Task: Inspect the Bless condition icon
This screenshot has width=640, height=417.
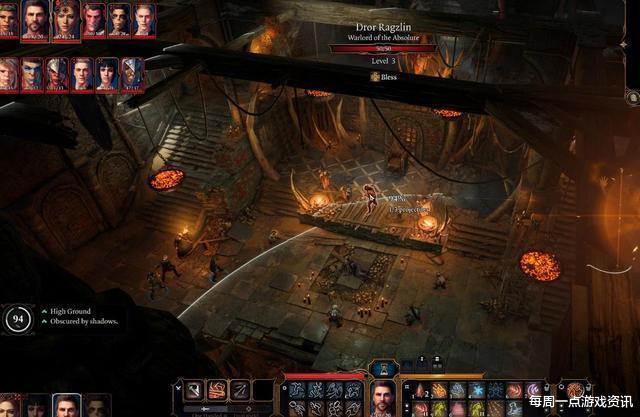Action: [x=375, y=76]
